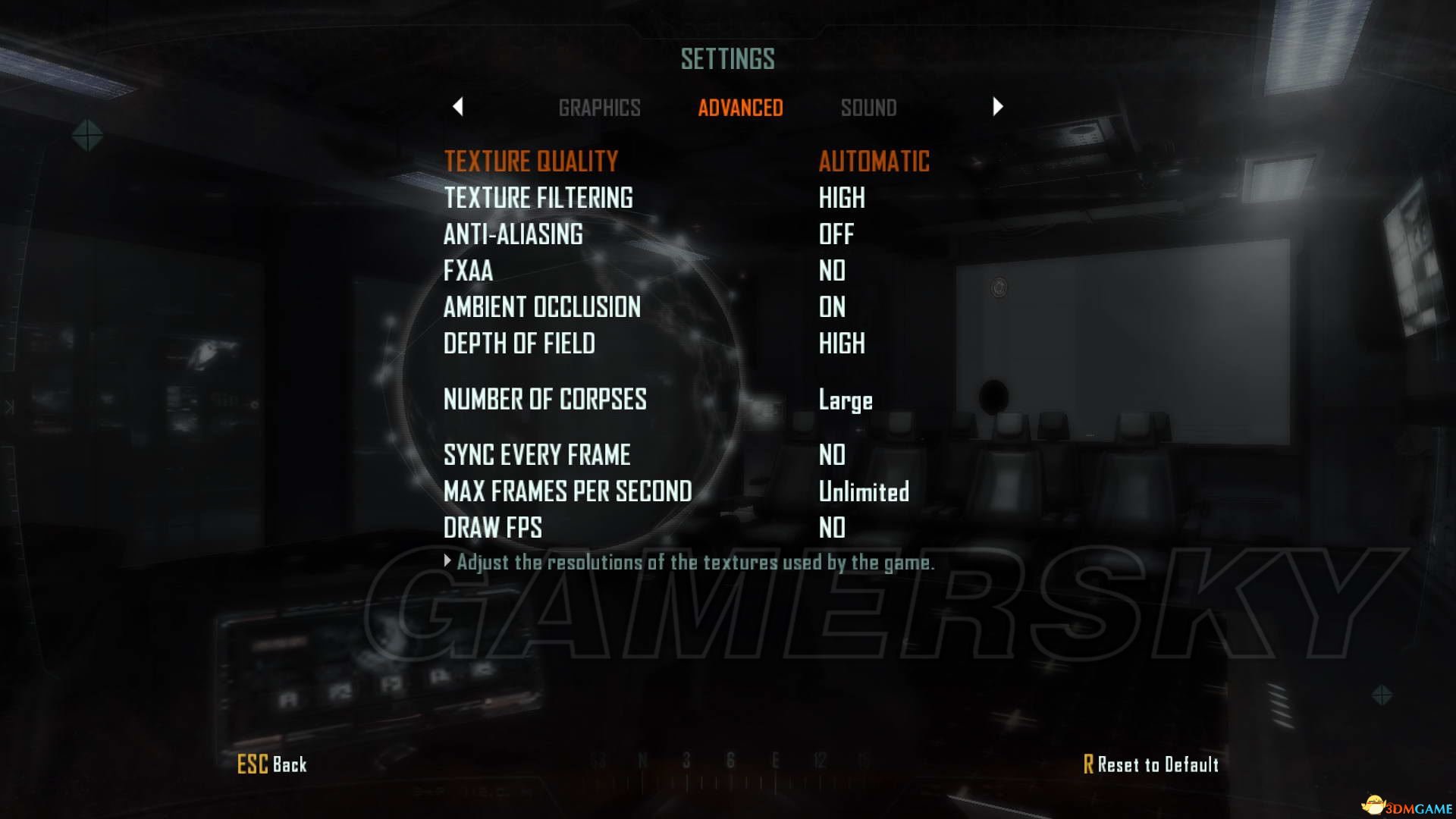
Task: Adjust the Number of Corpses setting
Action: point(544,399)
